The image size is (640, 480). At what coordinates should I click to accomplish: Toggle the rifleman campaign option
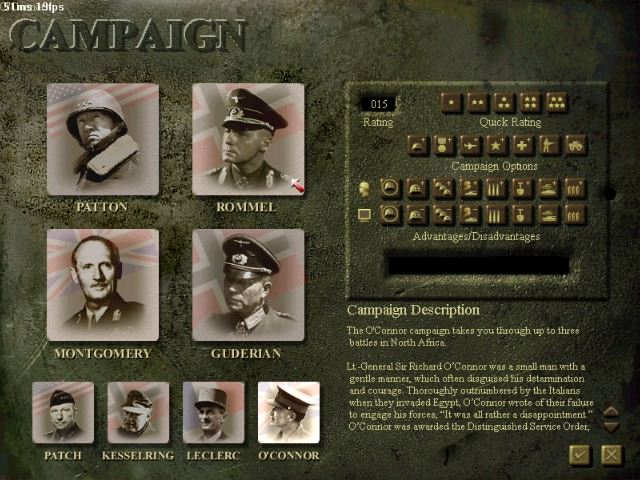[x=549, y=145]
